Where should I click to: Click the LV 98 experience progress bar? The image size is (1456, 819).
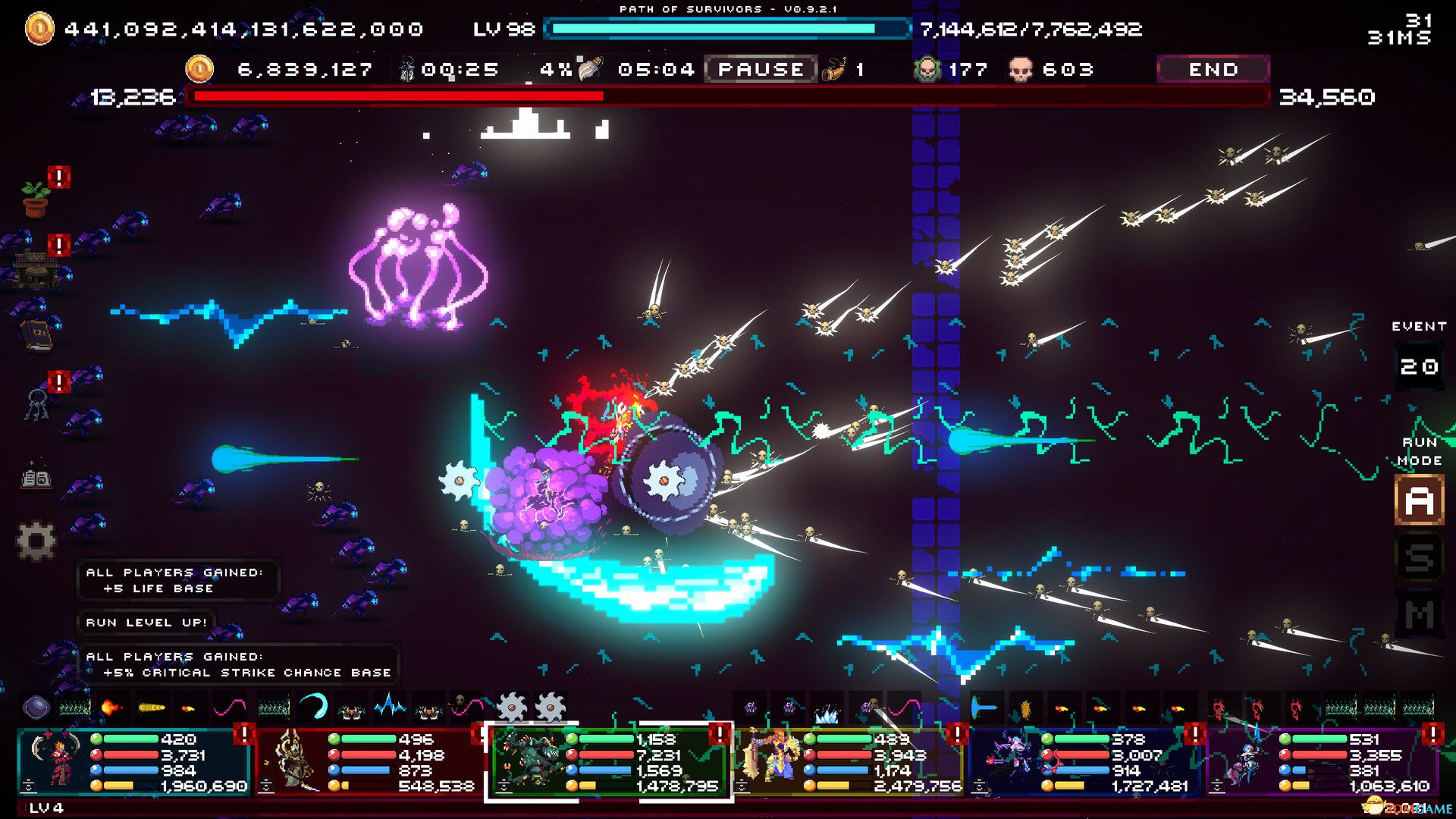click(x=728, y=30)
